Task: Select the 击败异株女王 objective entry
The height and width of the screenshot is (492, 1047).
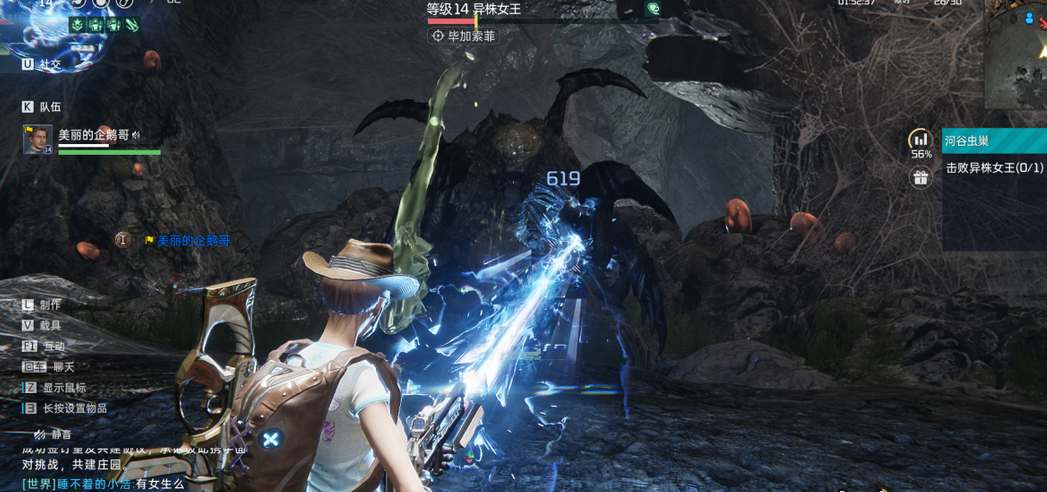Action: [993, 168]
